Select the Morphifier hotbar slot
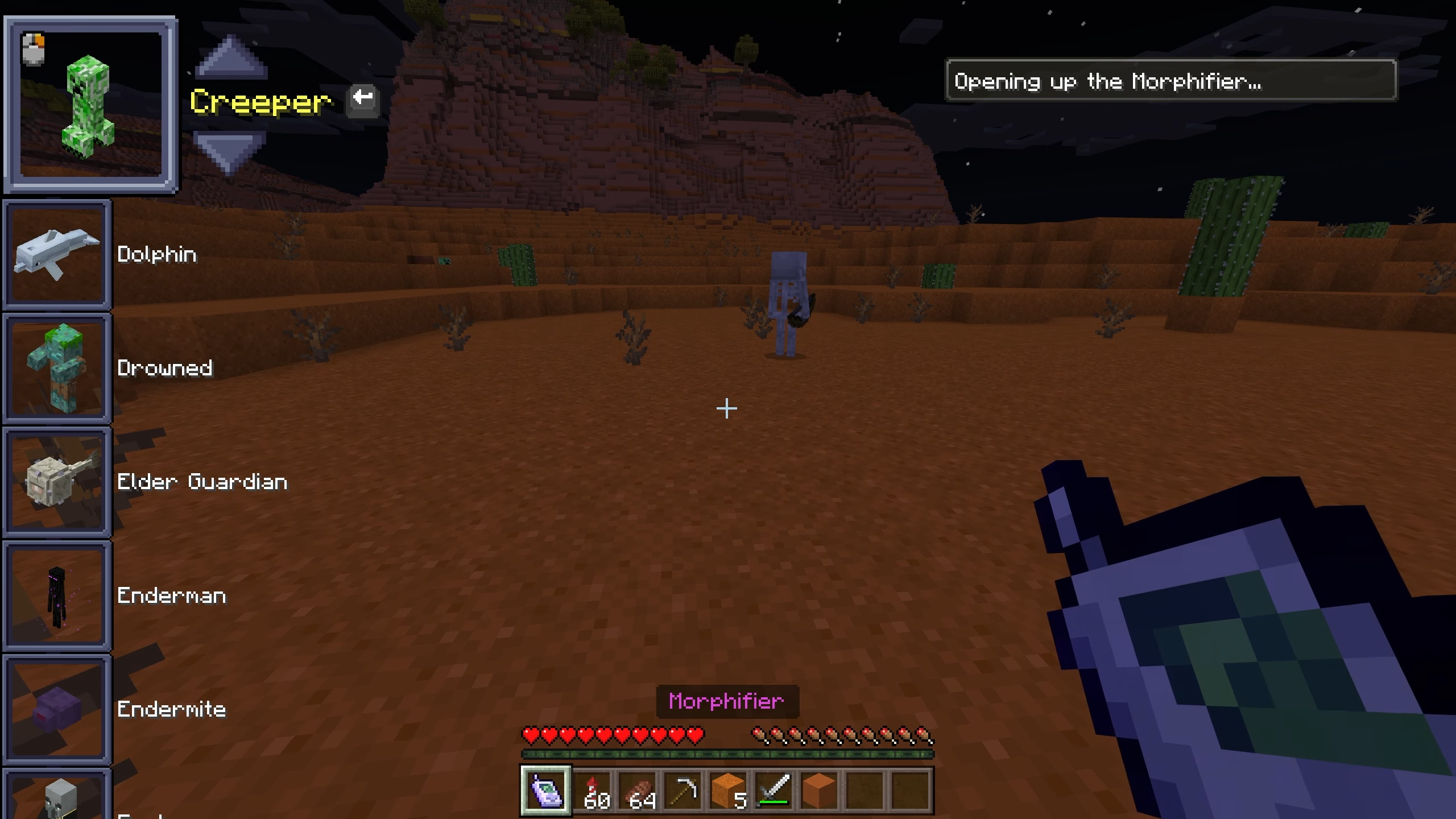 [546, 791]
